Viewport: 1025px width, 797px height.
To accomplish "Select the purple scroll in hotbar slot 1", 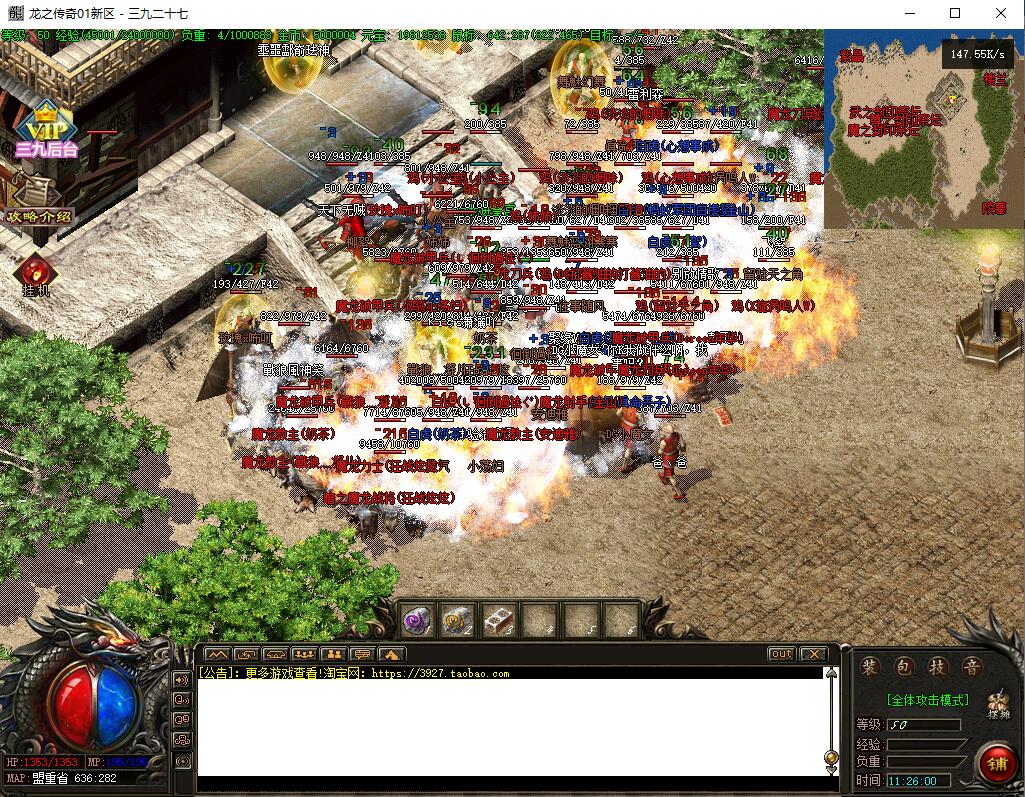I will [x=417, y=622].
